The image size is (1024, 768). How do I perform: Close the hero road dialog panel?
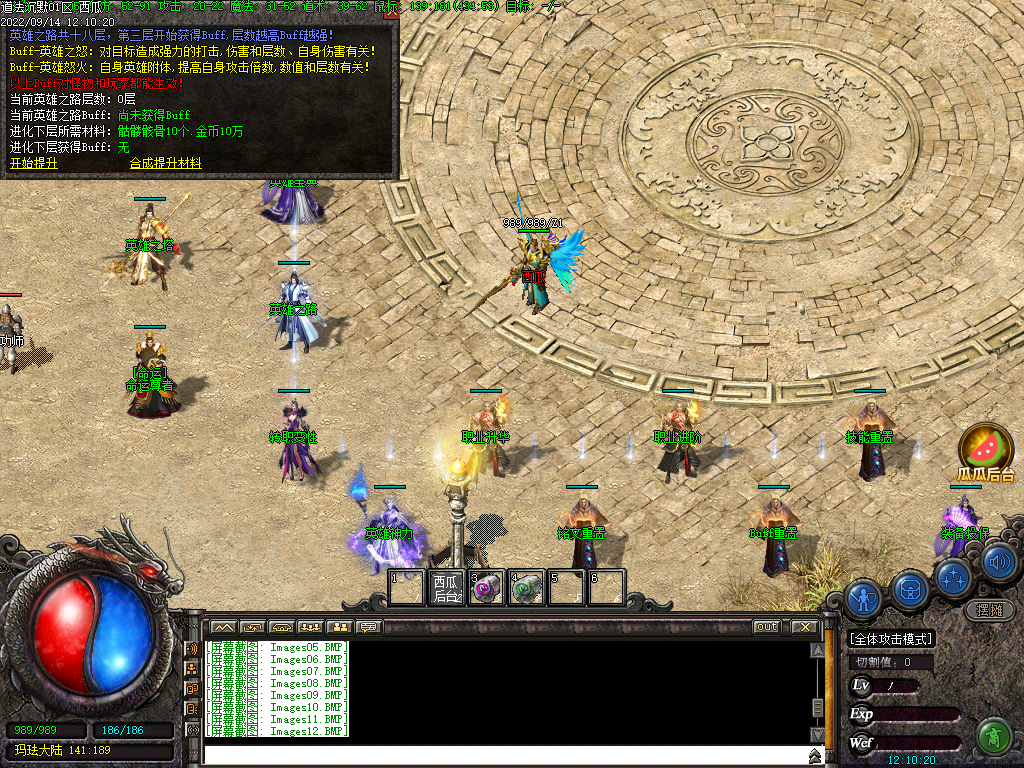[x=391, y=13]
